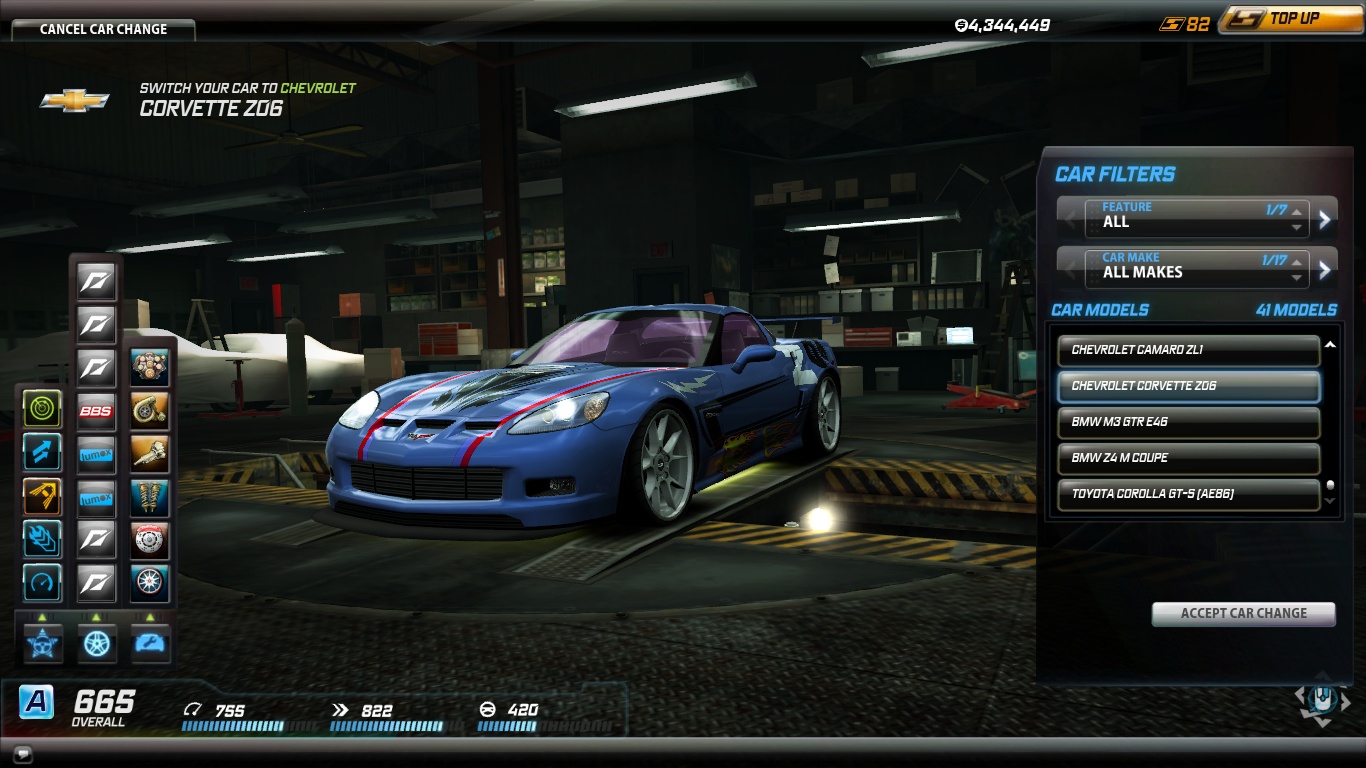Accept the car change
The height and width of the screenshot is (768, 1366).
1243,613
